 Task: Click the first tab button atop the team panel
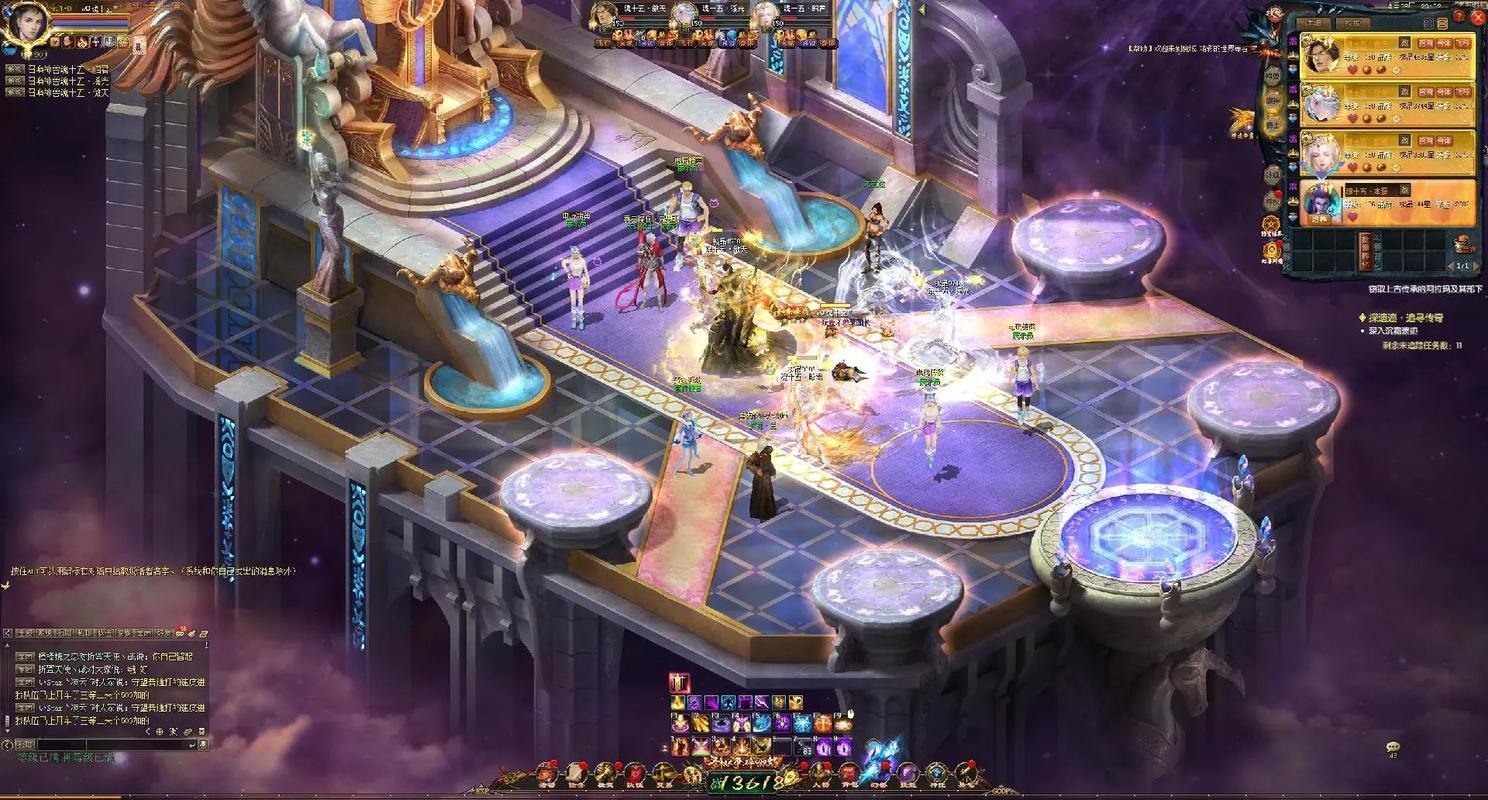click(1316, 23)
